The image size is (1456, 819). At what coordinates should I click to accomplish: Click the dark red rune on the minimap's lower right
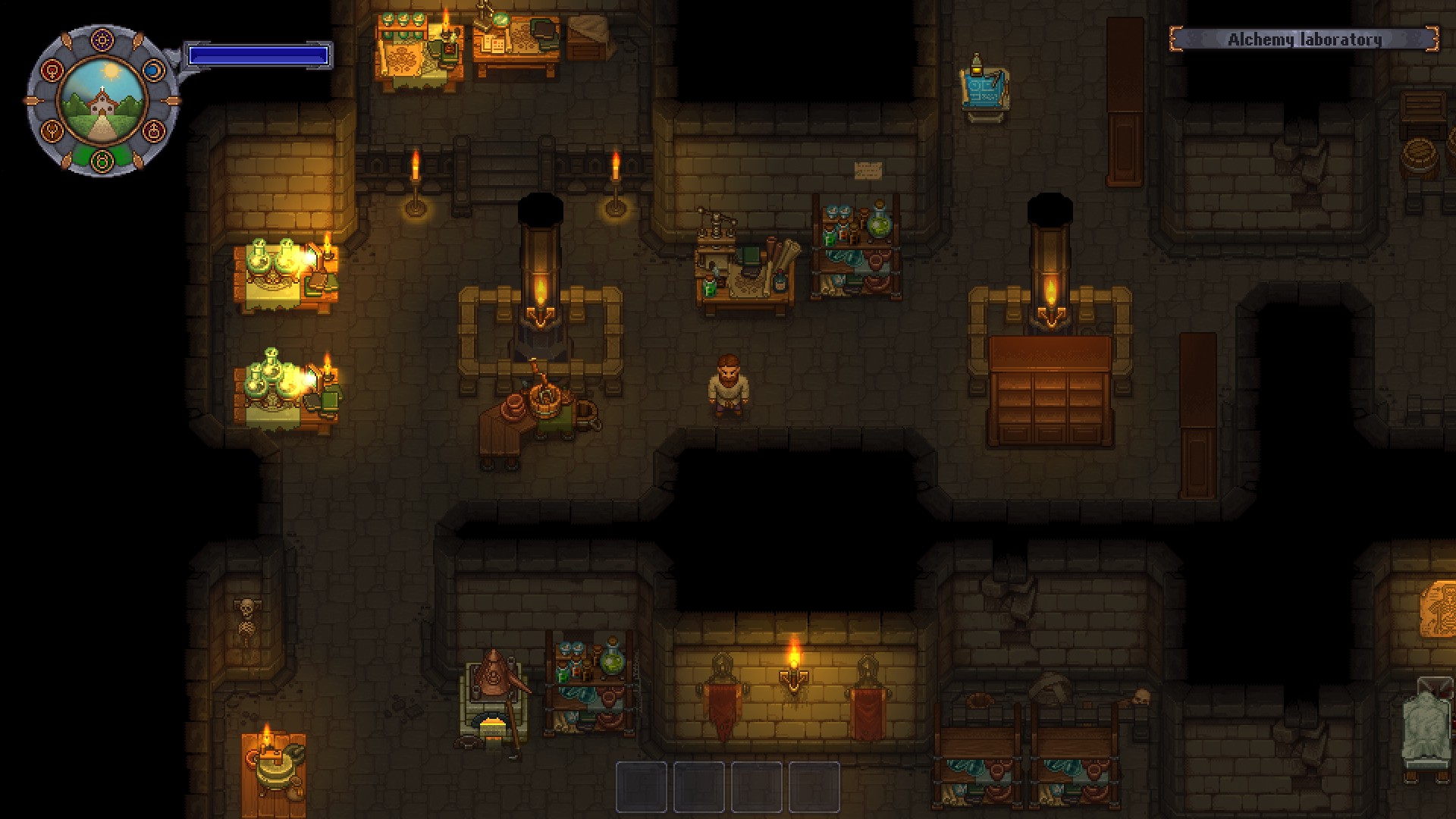pos(153,130)
